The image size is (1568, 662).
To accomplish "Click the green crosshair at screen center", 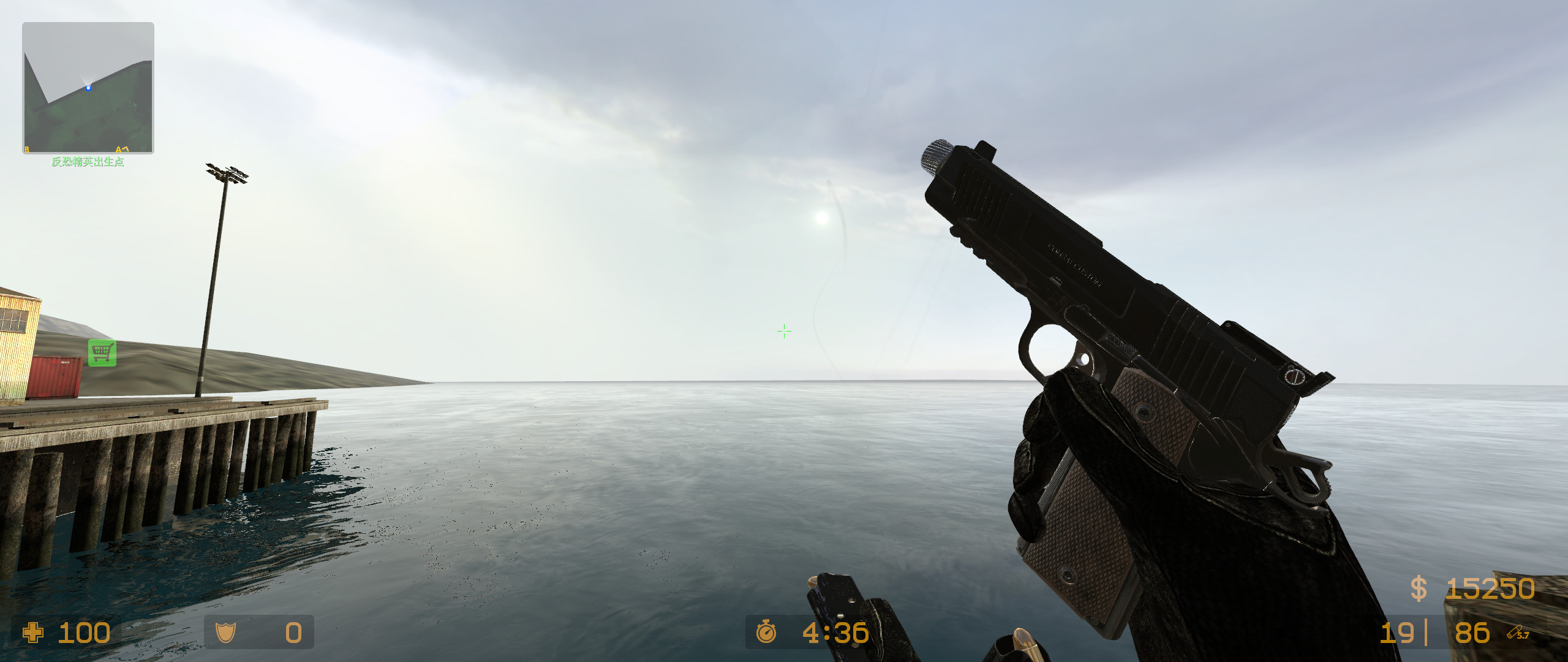I will click(784, 331).
